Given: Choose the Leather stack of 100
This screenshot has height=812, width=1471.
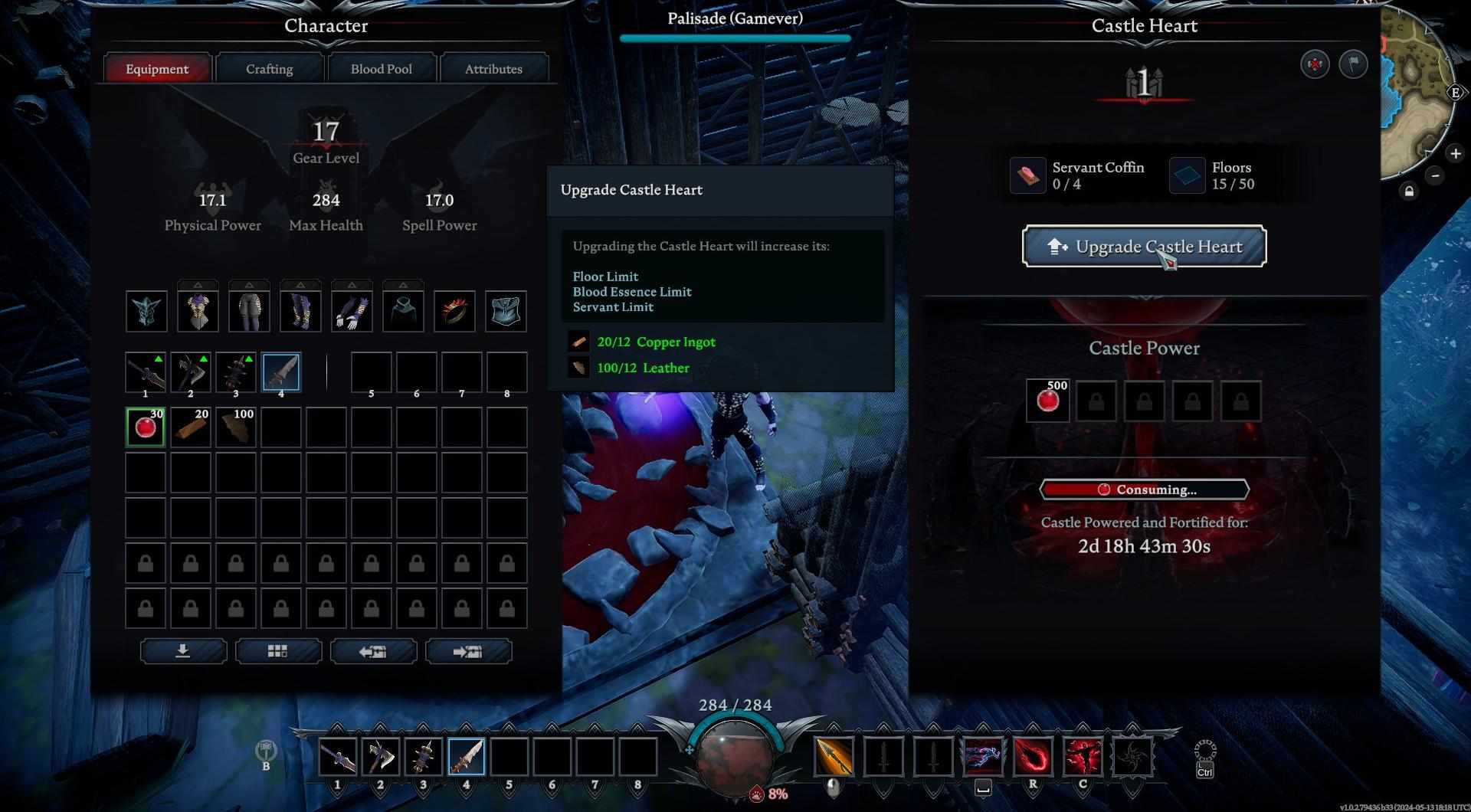Looking at the screenshot, I should coord(236,427).
